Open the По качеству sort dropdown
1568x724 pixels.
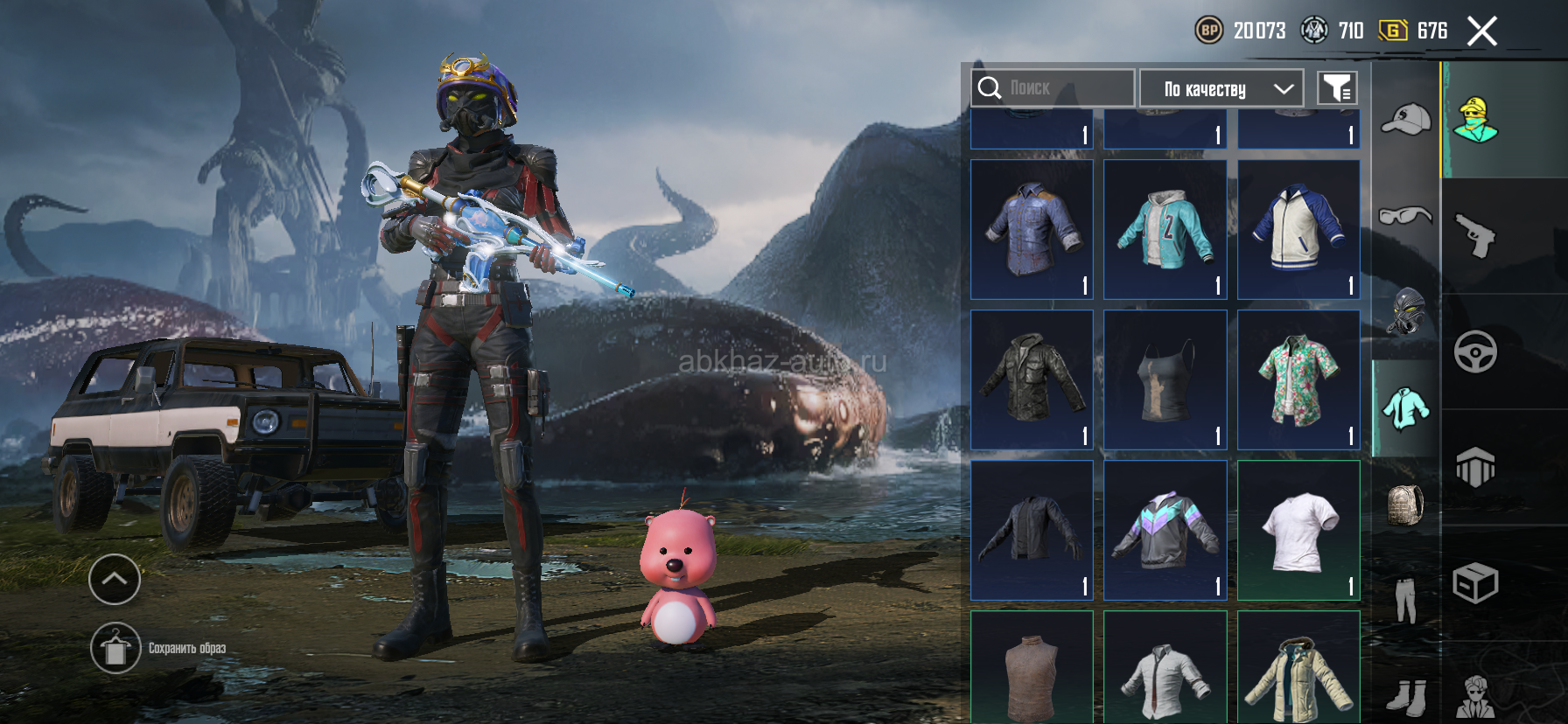[x=1221, y=88]
